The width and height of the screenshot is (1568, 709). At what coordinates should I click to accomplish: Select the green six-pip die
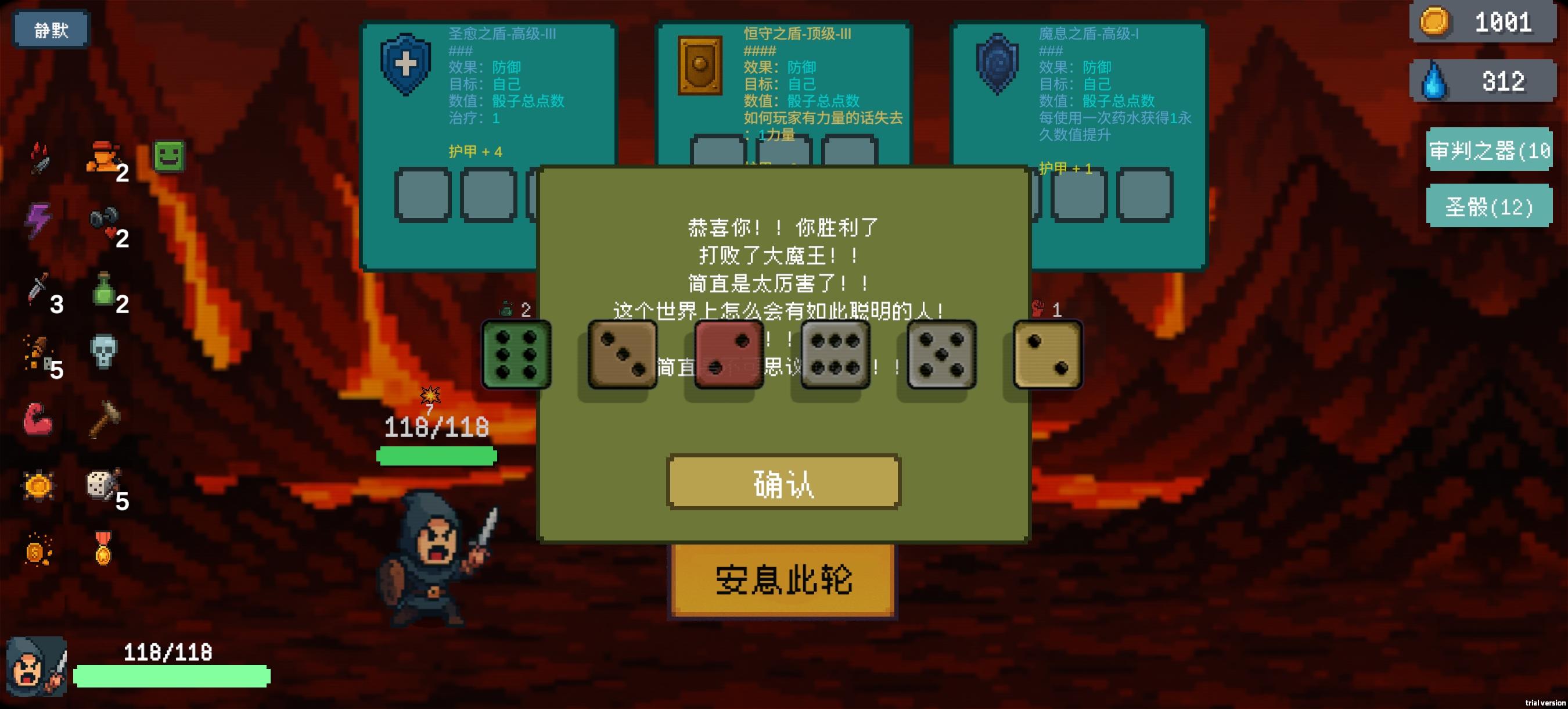pyautogui.click(x=517, y=353)
